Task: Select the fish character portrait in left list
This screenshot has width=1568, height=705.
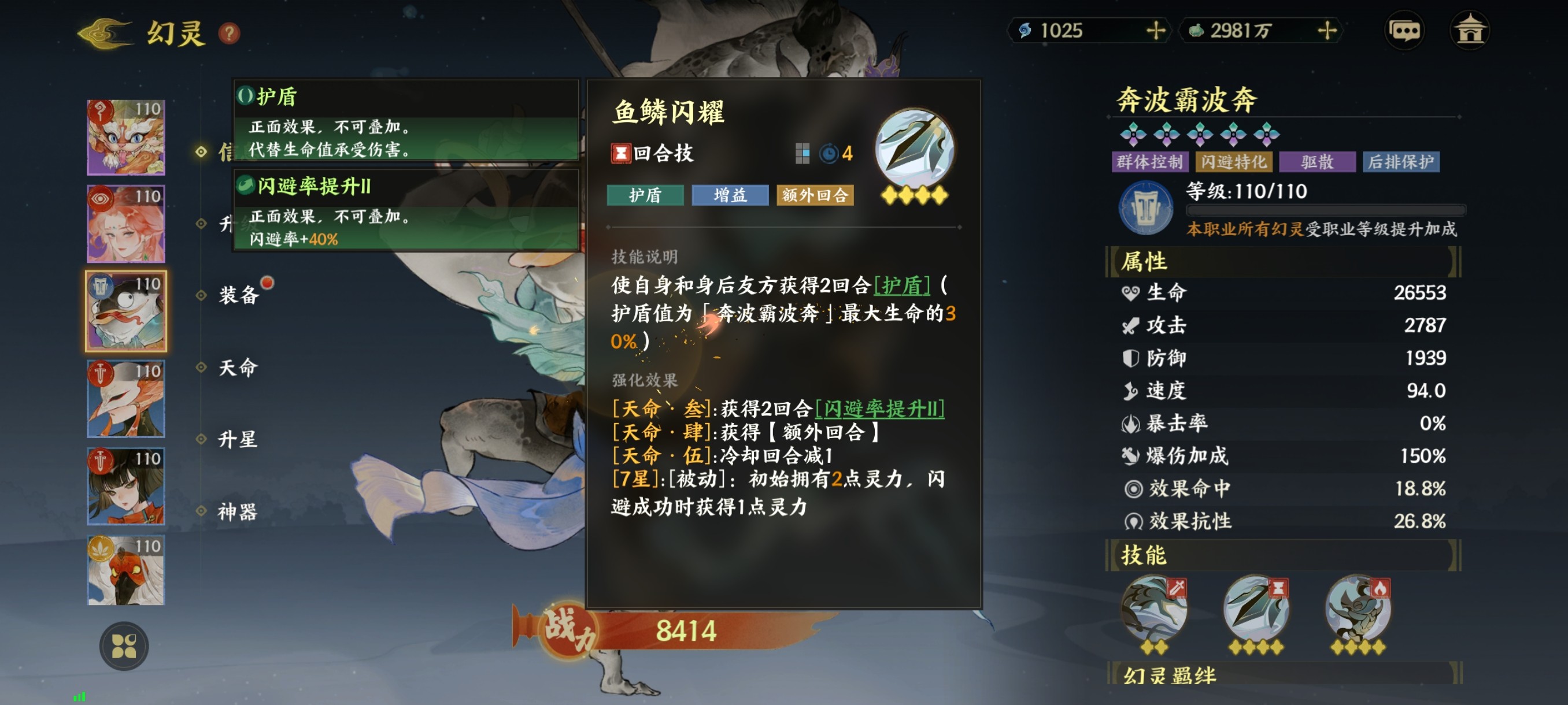Action: 125,310
